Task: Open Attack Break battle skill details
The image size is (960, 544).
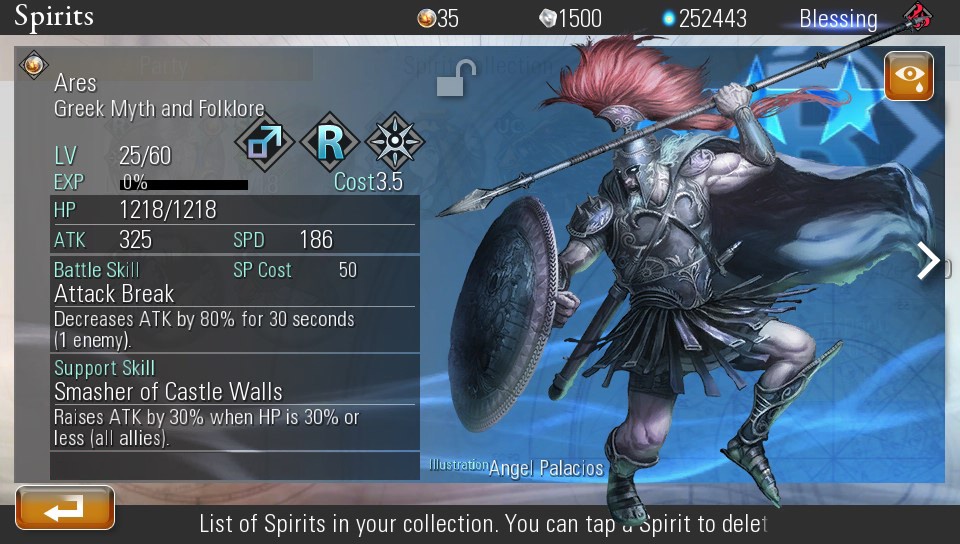Action: point(114,294)
